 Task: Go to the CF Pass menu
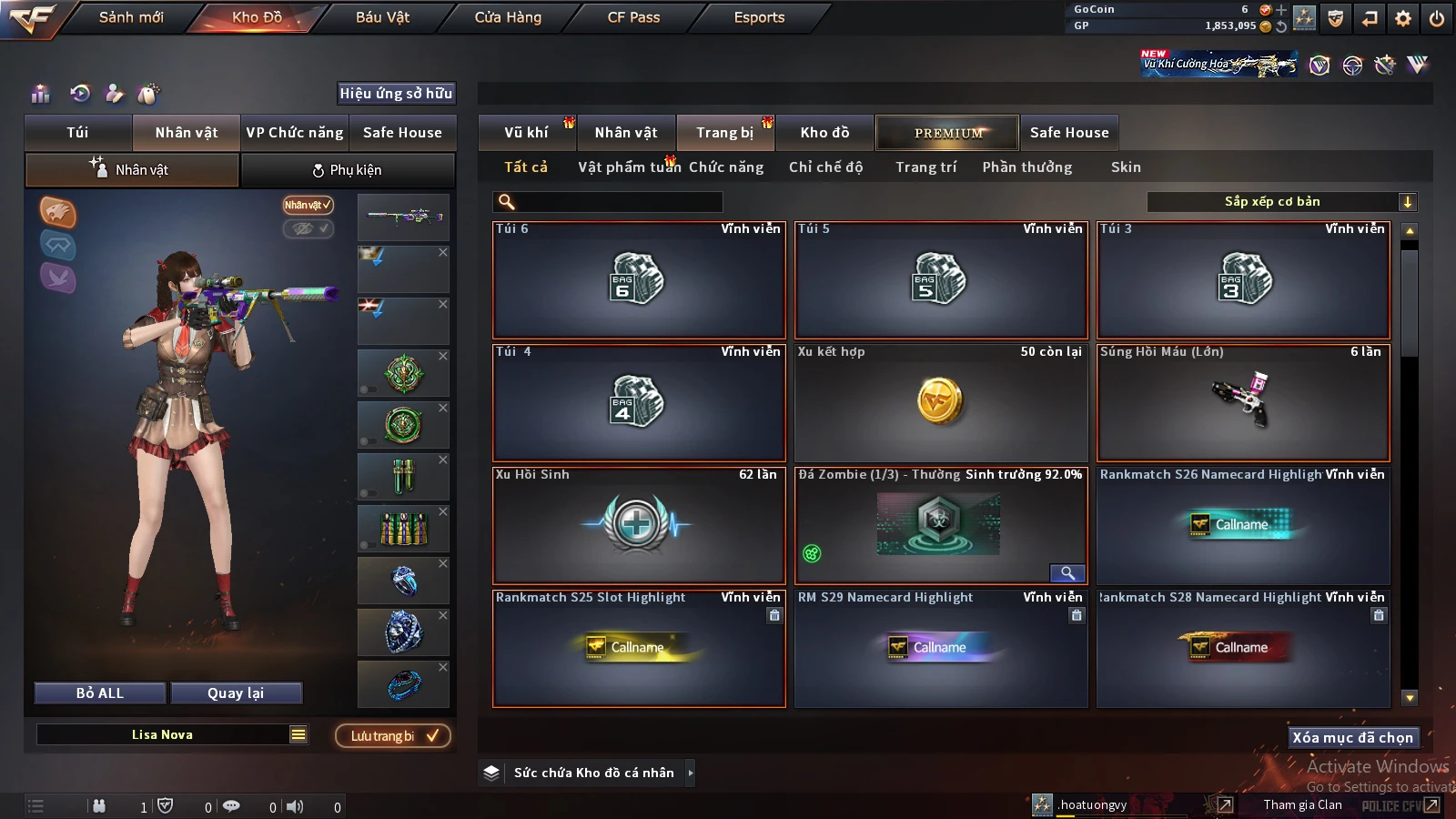(x=633, y=17)
